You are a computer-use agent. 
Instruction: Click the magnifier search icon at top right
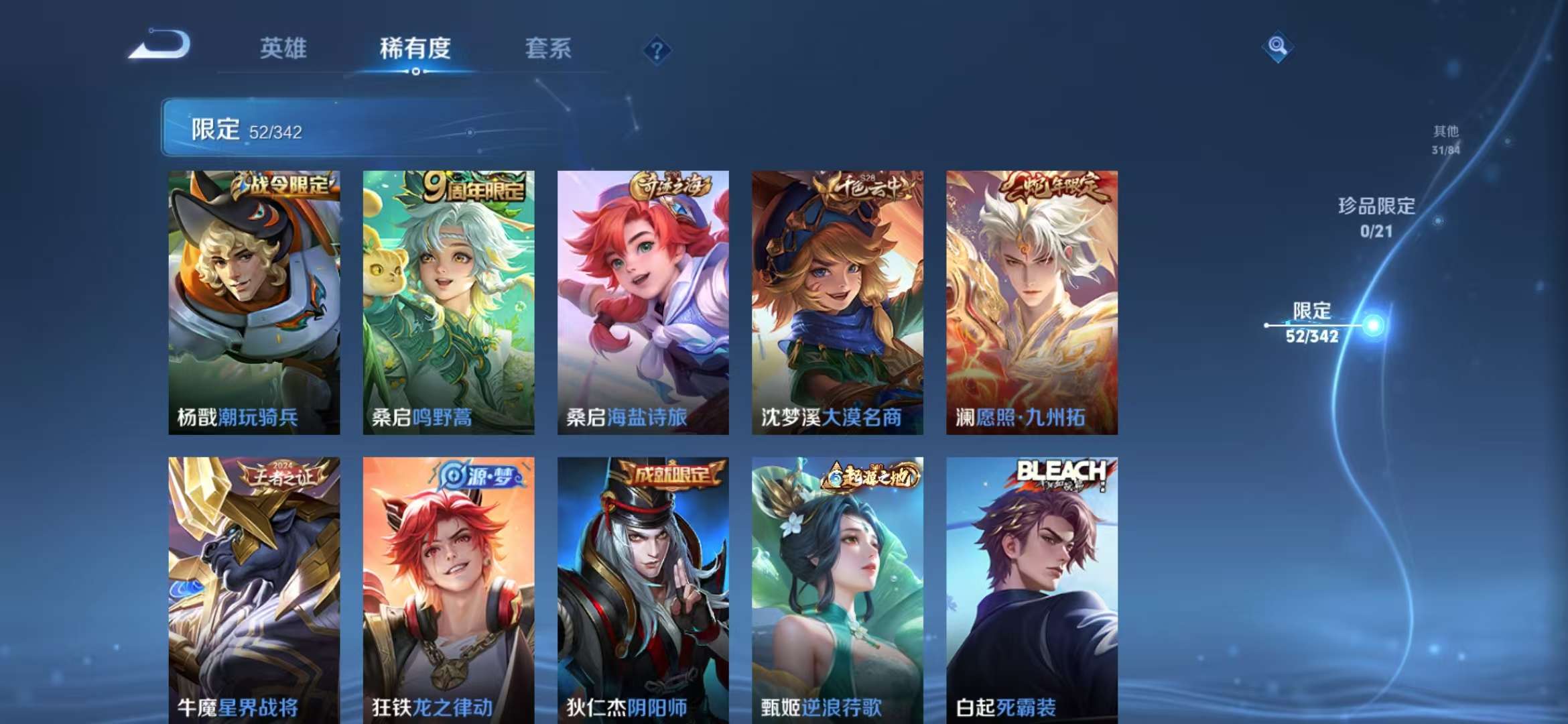1279,47
